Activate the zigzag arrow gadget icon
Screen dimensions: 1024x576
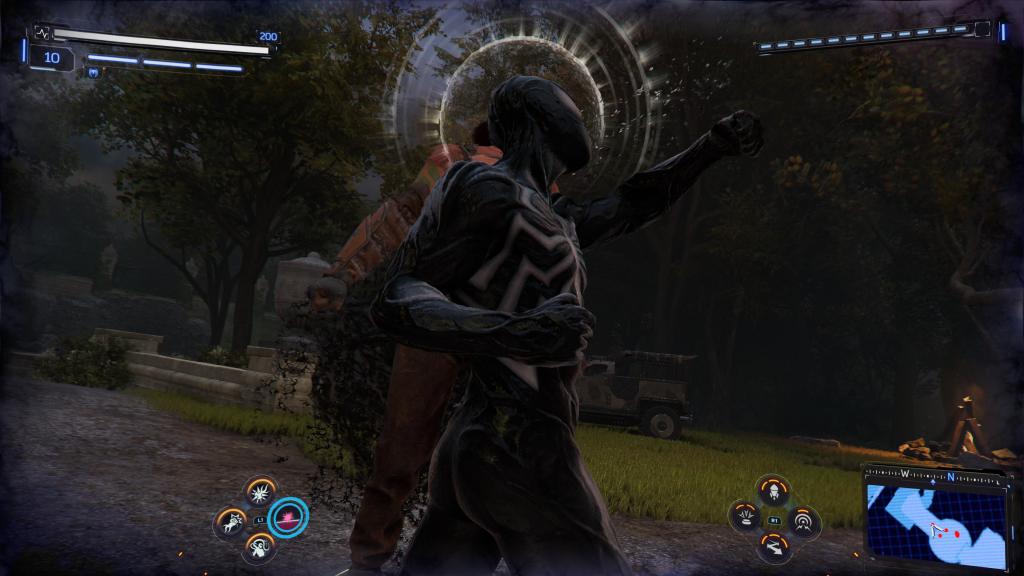click(x=774, y=547)
